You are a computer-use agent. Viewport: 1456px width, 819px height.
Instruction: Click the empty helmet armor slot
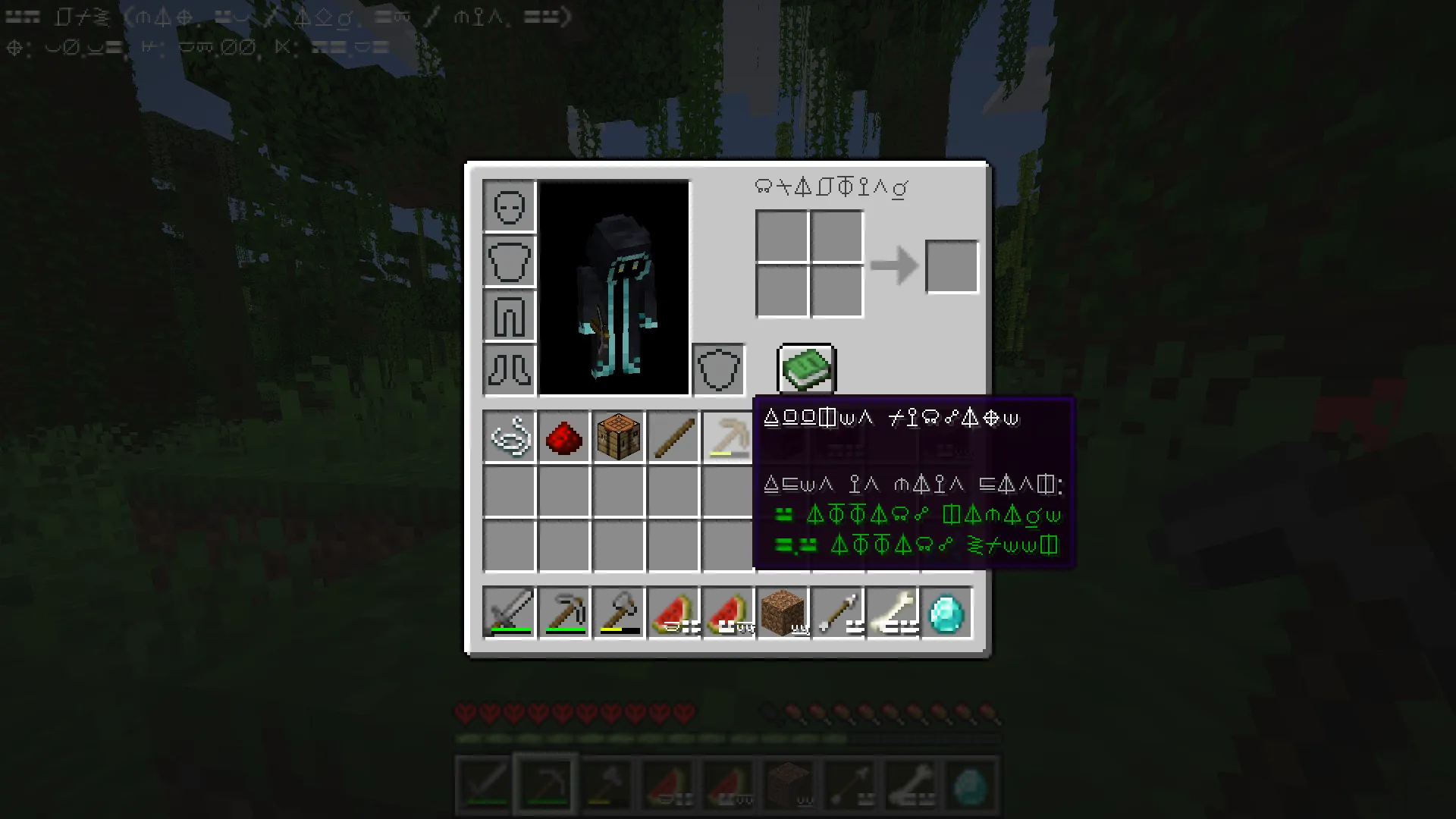point(510,206)
